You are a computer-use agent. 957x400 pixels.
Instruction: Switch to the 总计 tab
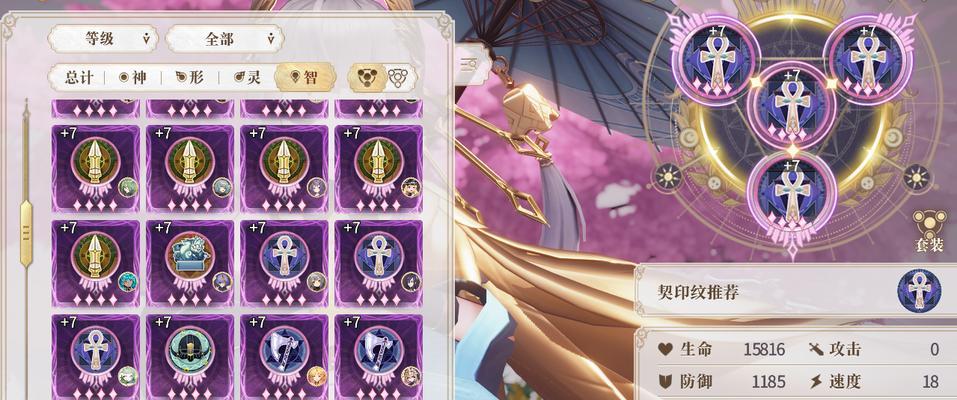click(x=80, y=77)
